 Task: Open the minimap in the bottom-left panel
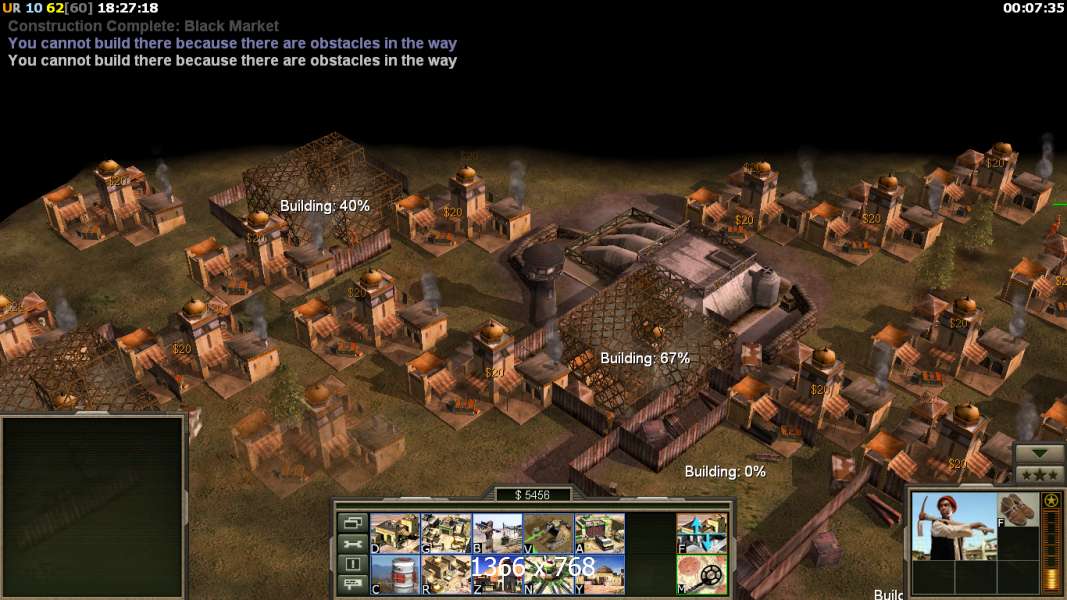click(92, 507)
